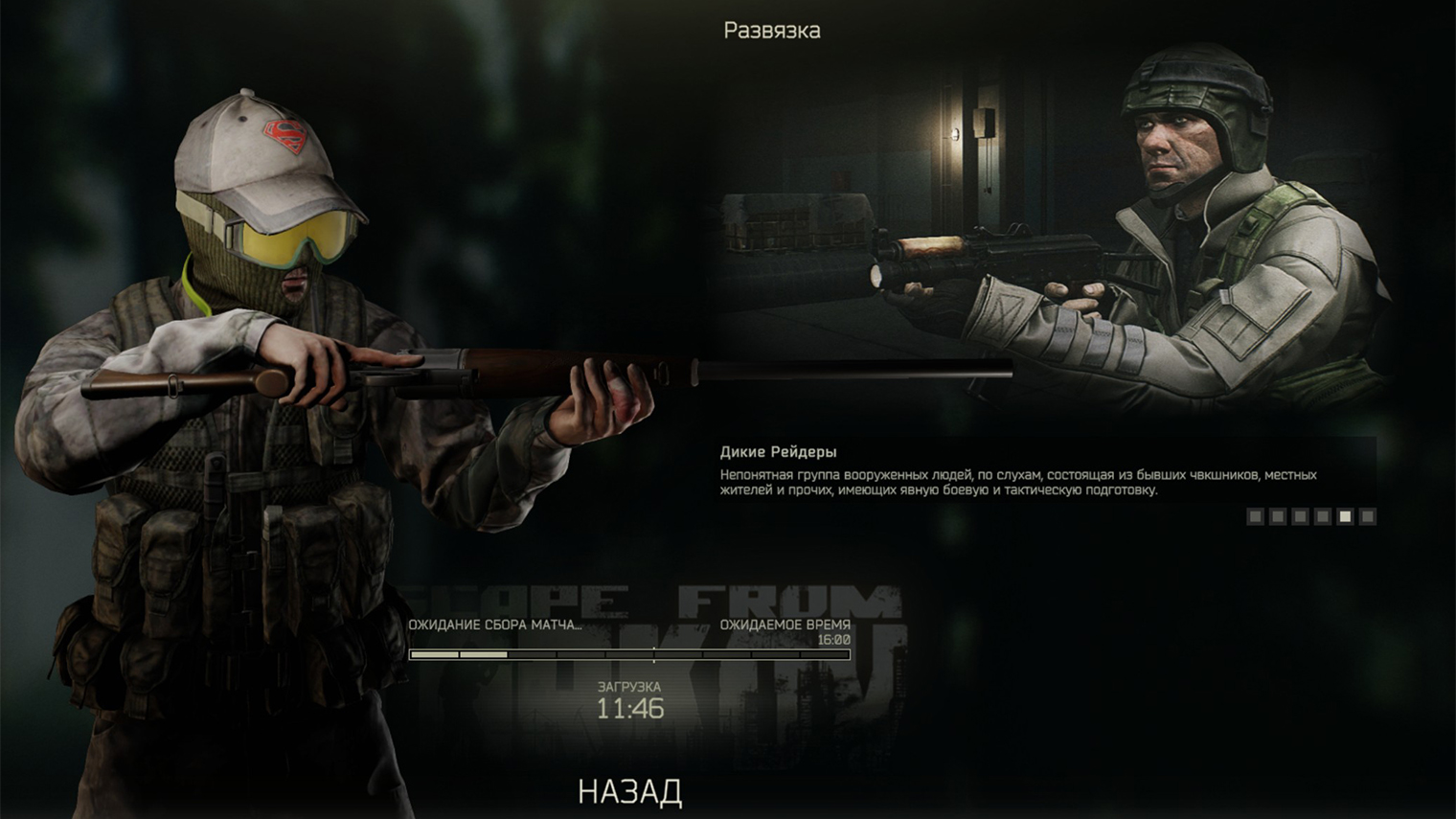The image size is (1456, 819).
Task: Click the last square in the indicator row
Action: (x=1368, y=516)
